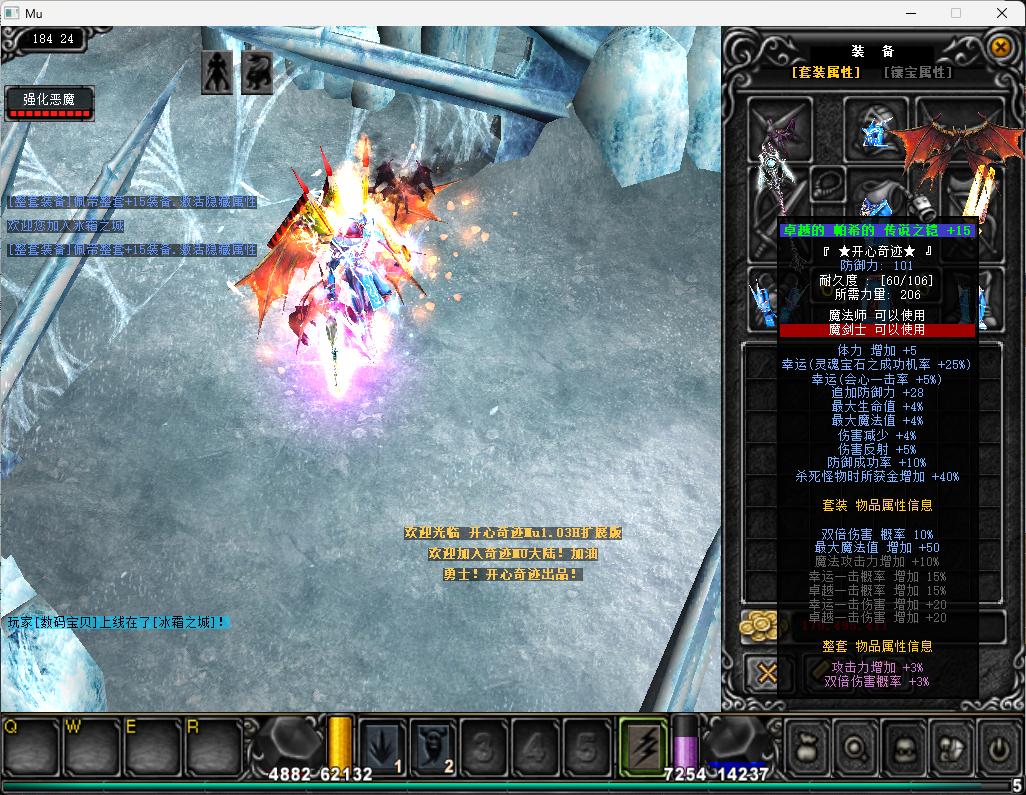Image resolution: width=1026 pixels, height=795 pixels.
Task: Click the magnifying glass menu button
Action: pyautogui.click(x=855, y=746)
